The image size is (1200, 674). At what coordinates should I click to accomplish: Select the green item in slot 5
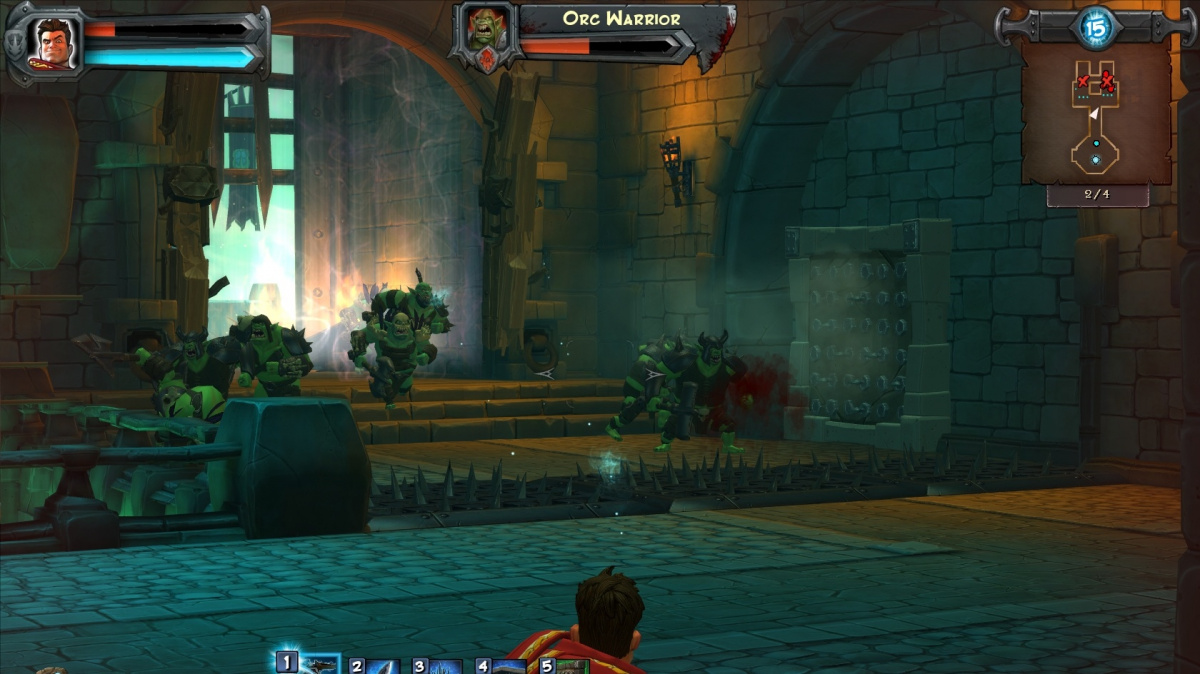571,667
